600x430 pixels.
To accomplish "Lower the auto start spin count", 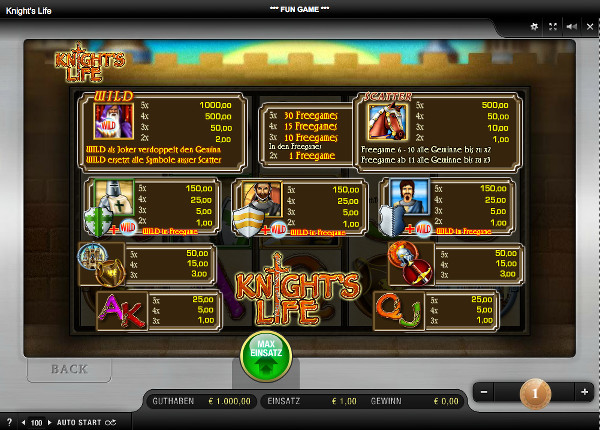I will coord(25,423).
